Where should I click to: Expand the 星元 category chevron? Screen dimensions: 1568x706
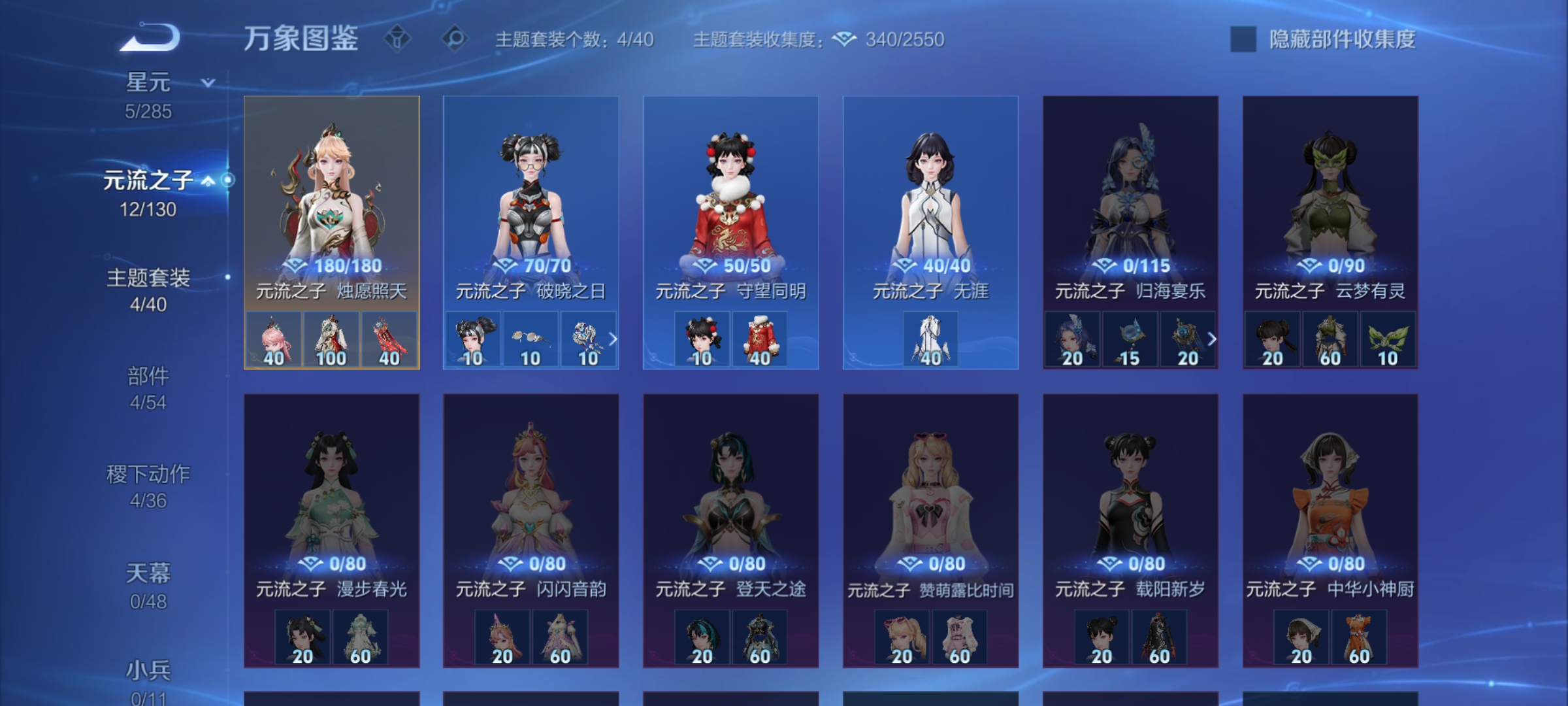pos(206,83)
